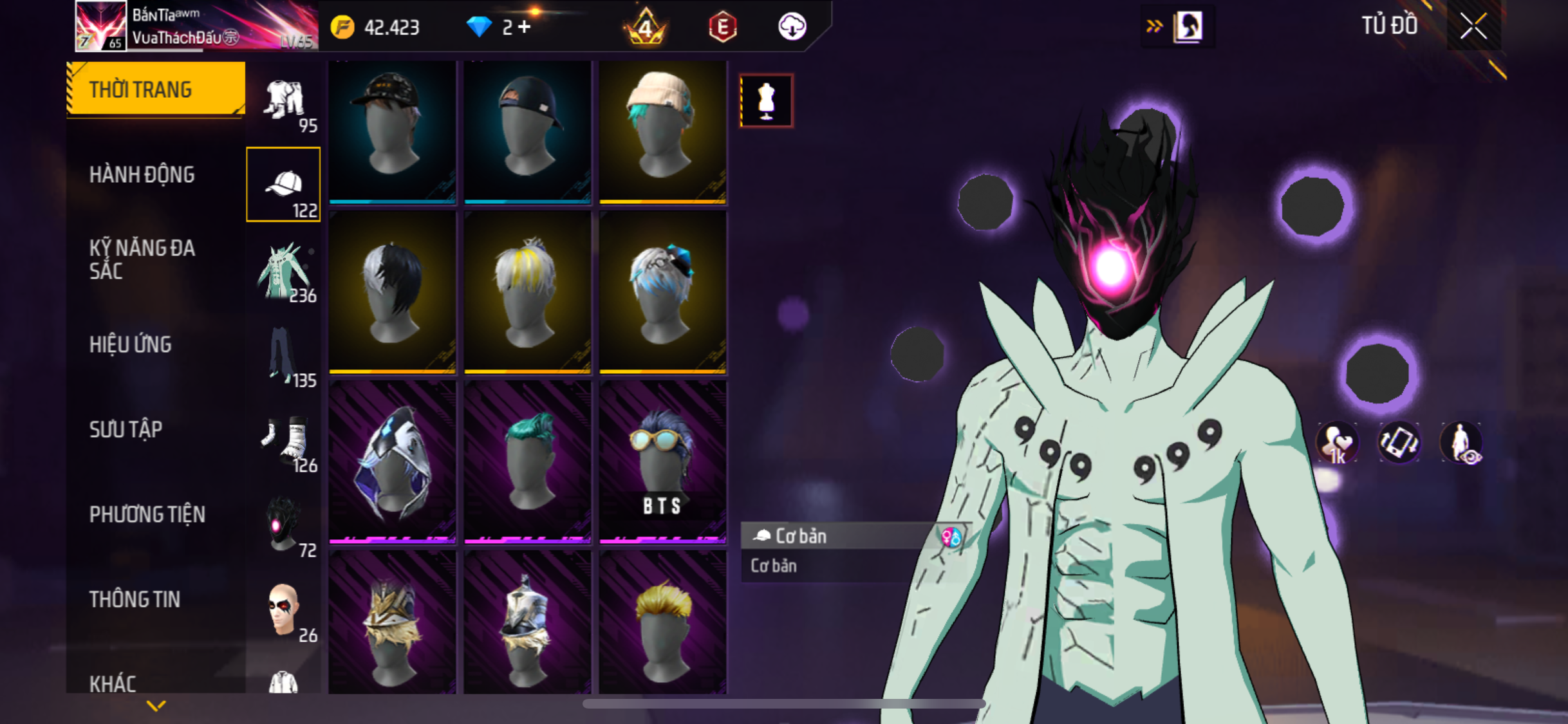1568x724 pixels.
Task: Click the mannequin icon beside the item grid
Action: (x=766, y=101)
